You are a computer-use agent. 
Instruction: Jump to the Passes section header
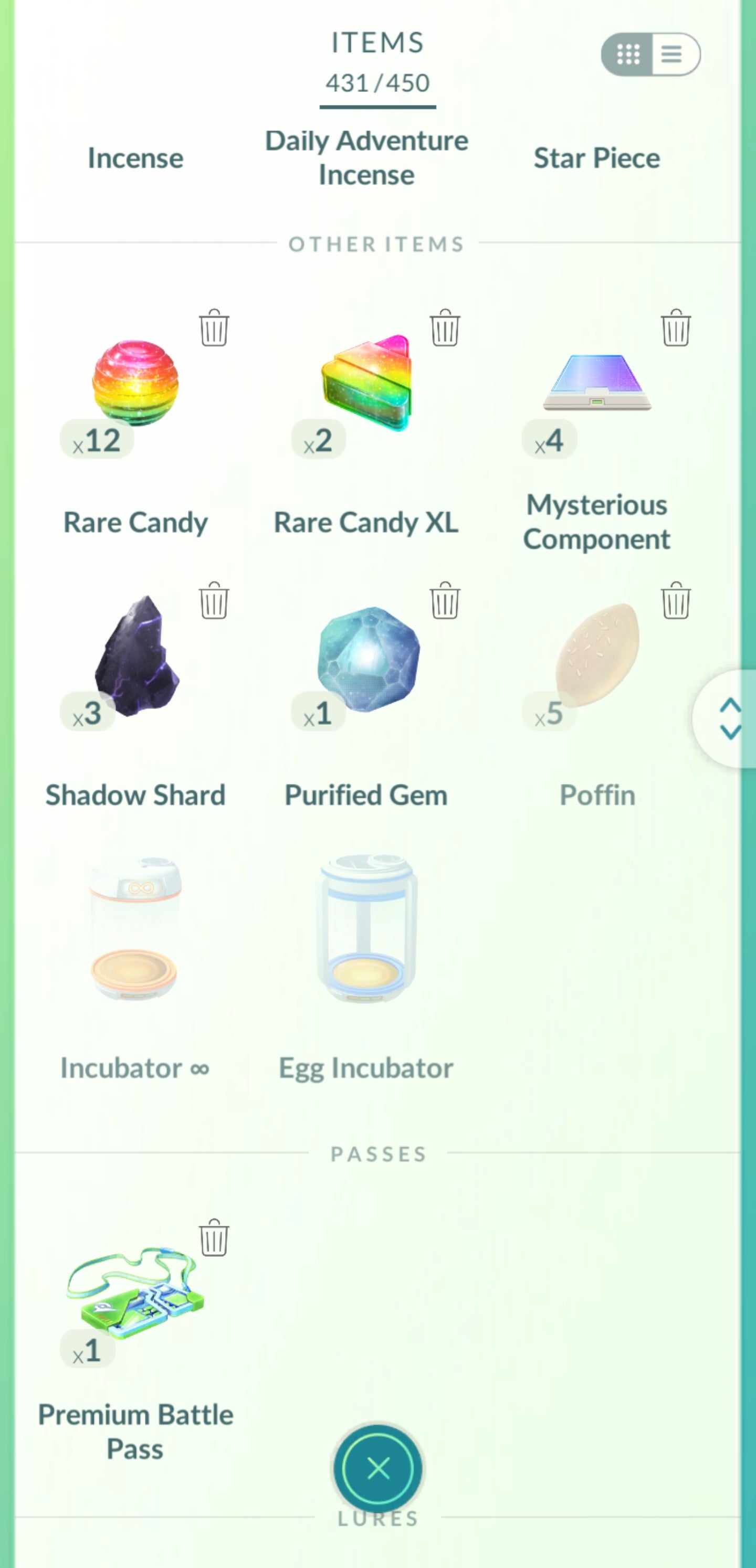pyautogui.click(x=377, y=1154)
